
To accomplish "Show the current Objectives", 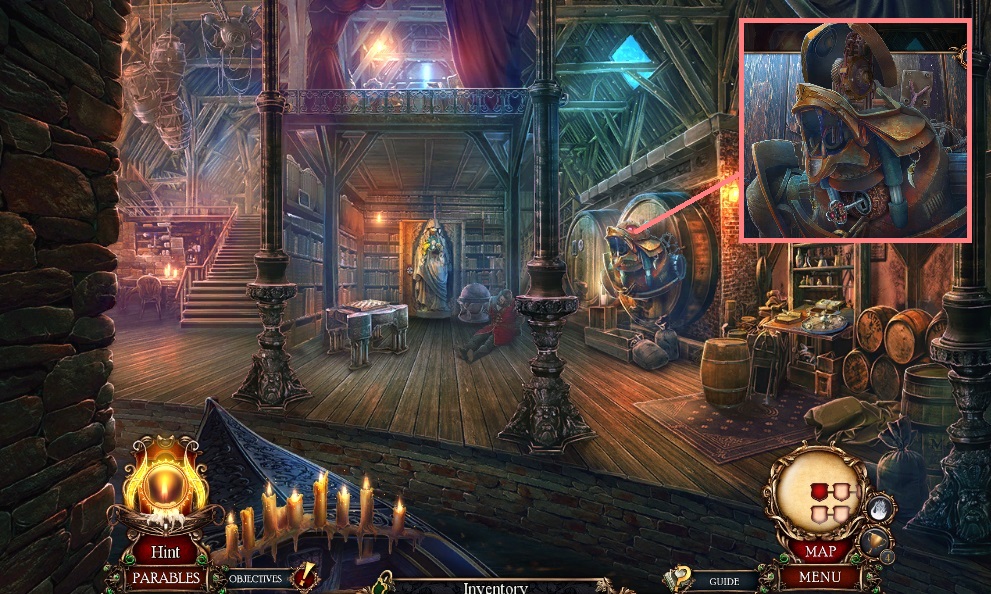I will (256, 578).
